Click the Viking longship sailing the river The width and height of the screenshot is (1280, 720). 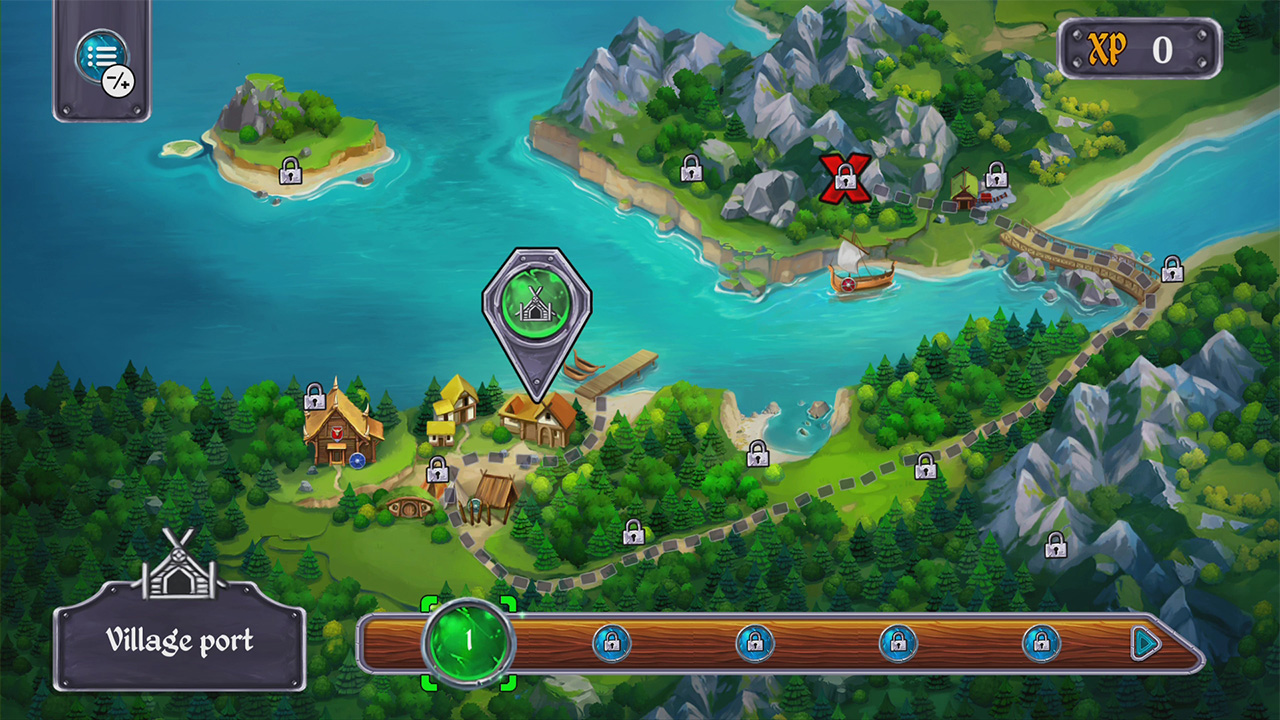click(860, 280)
